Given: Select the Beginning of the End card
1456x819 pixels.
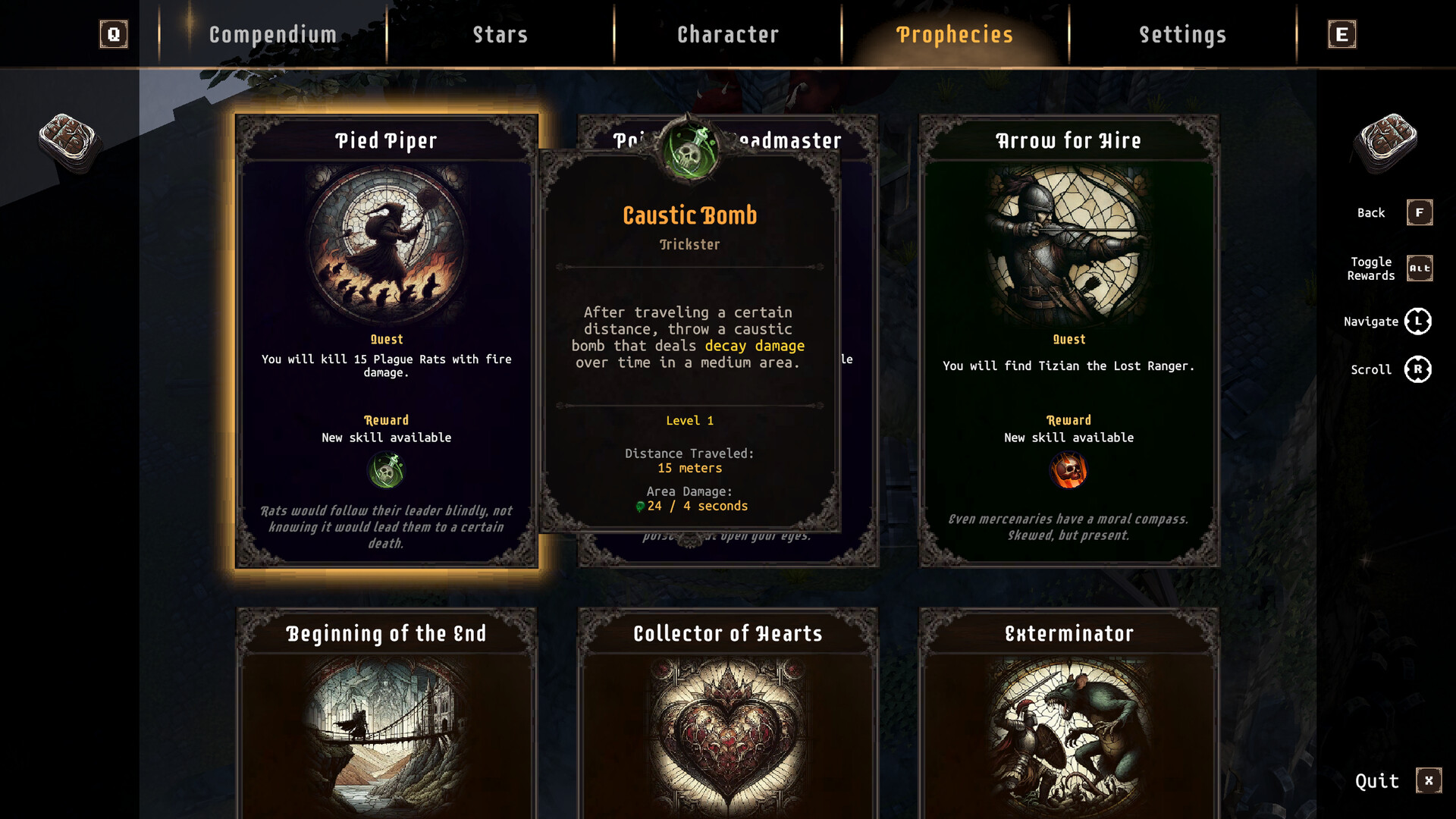Looking at the screenshot, I should coord(386,713).
